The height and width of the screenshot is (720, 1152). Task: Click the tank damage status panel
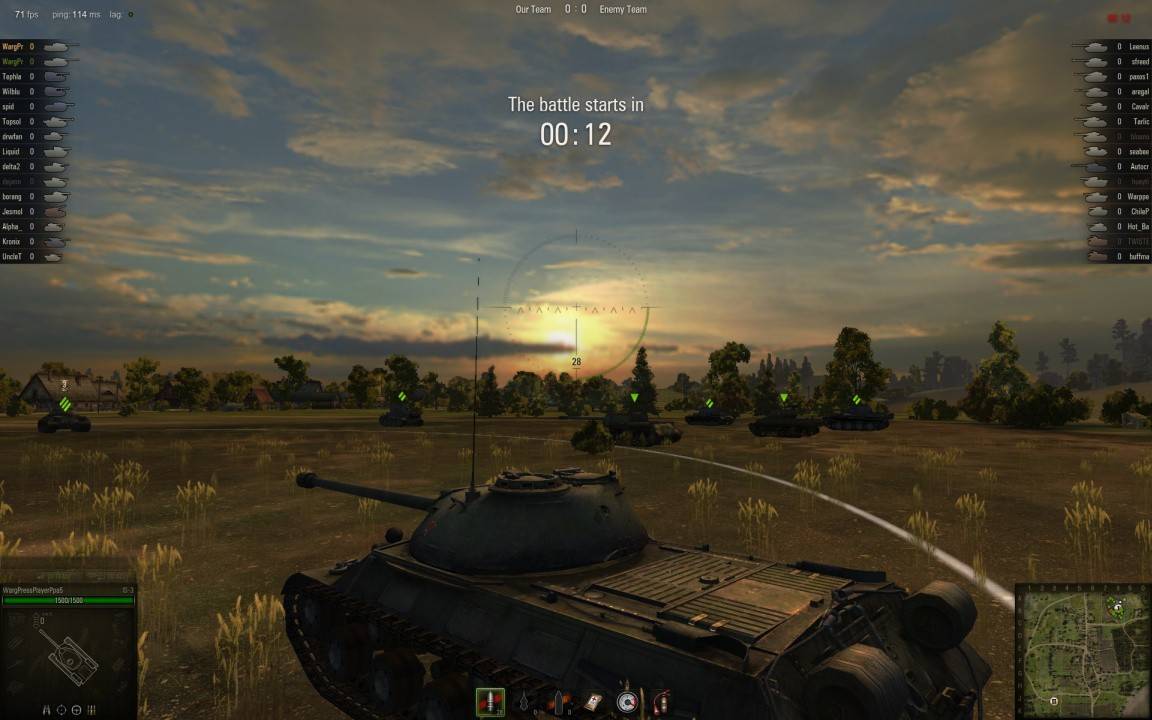[x=68, y=653]
